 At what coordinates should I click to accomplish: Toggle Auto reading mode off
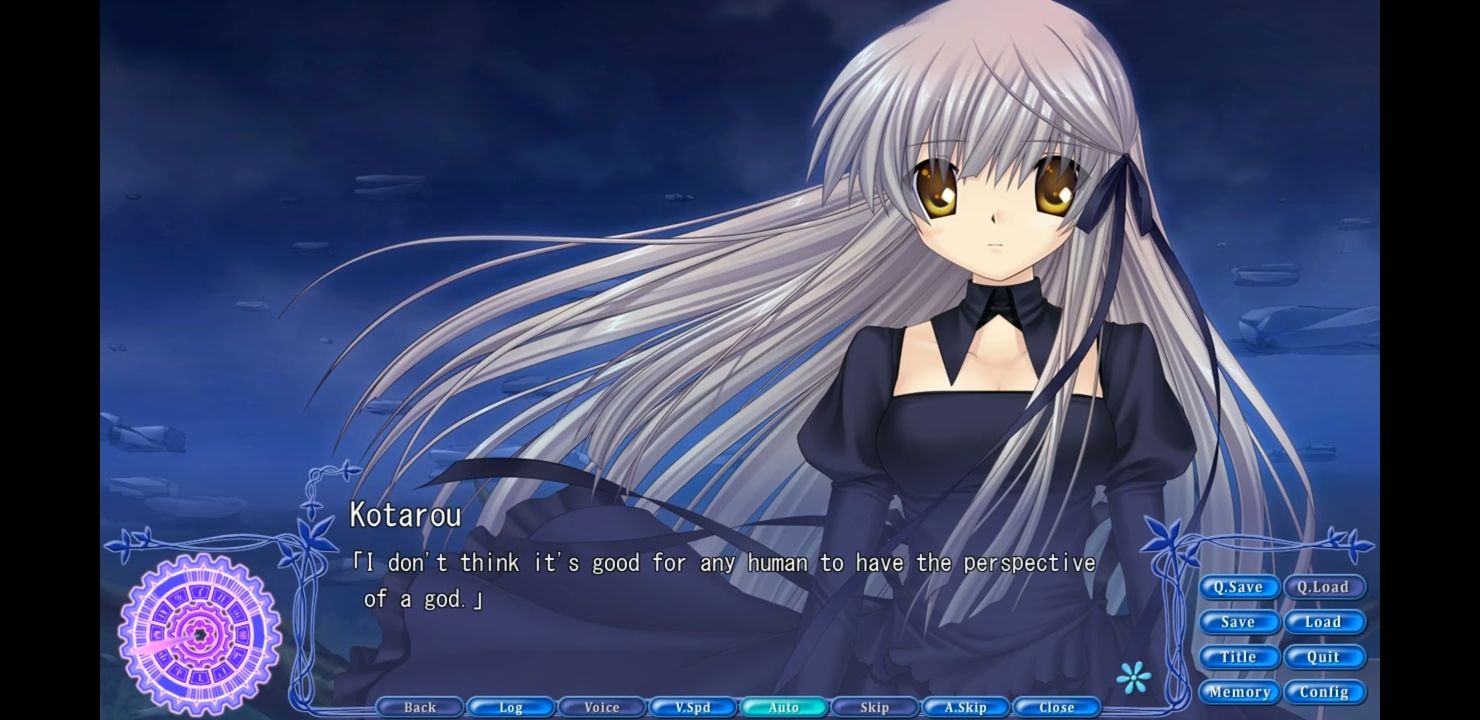(x=783, y=707)
